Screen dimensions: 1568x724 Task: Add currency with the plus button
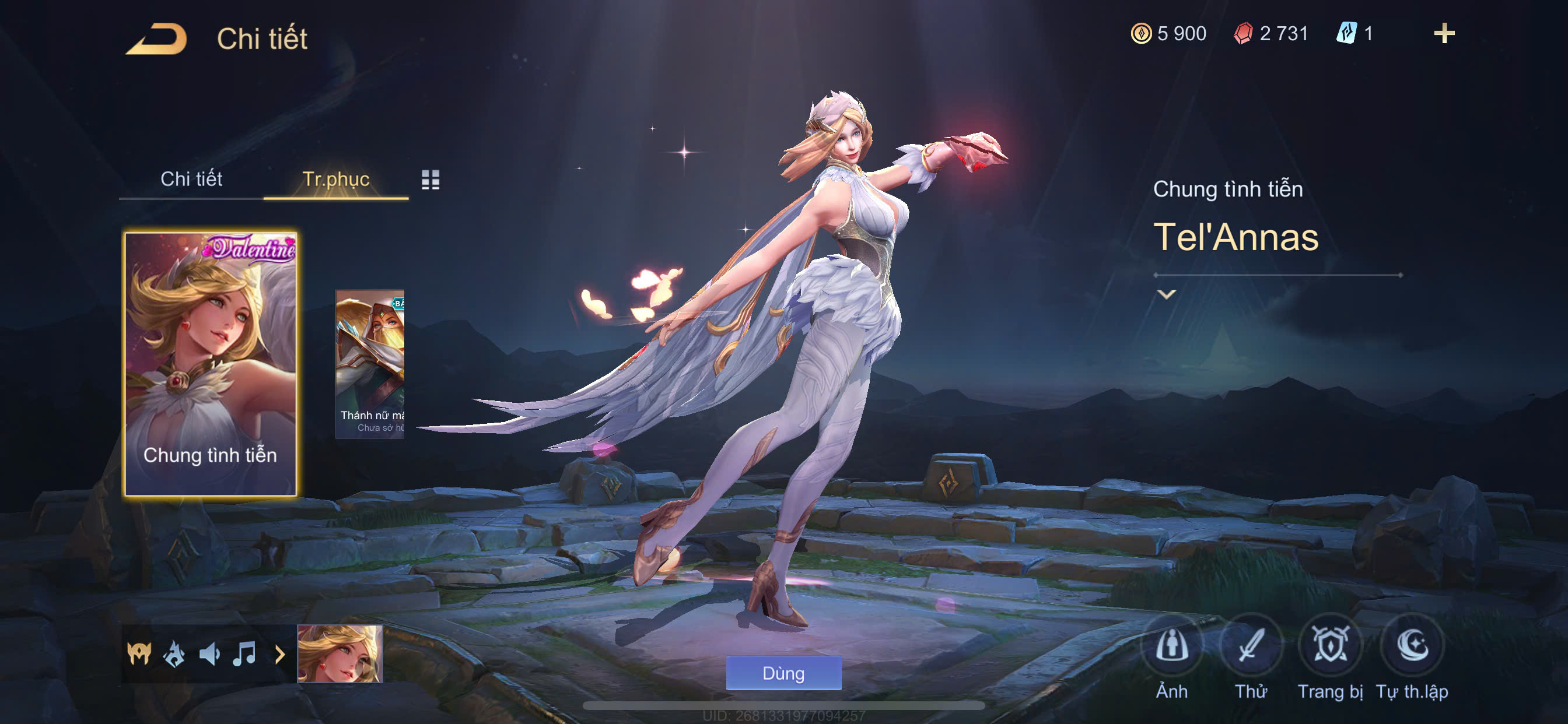1443,33
